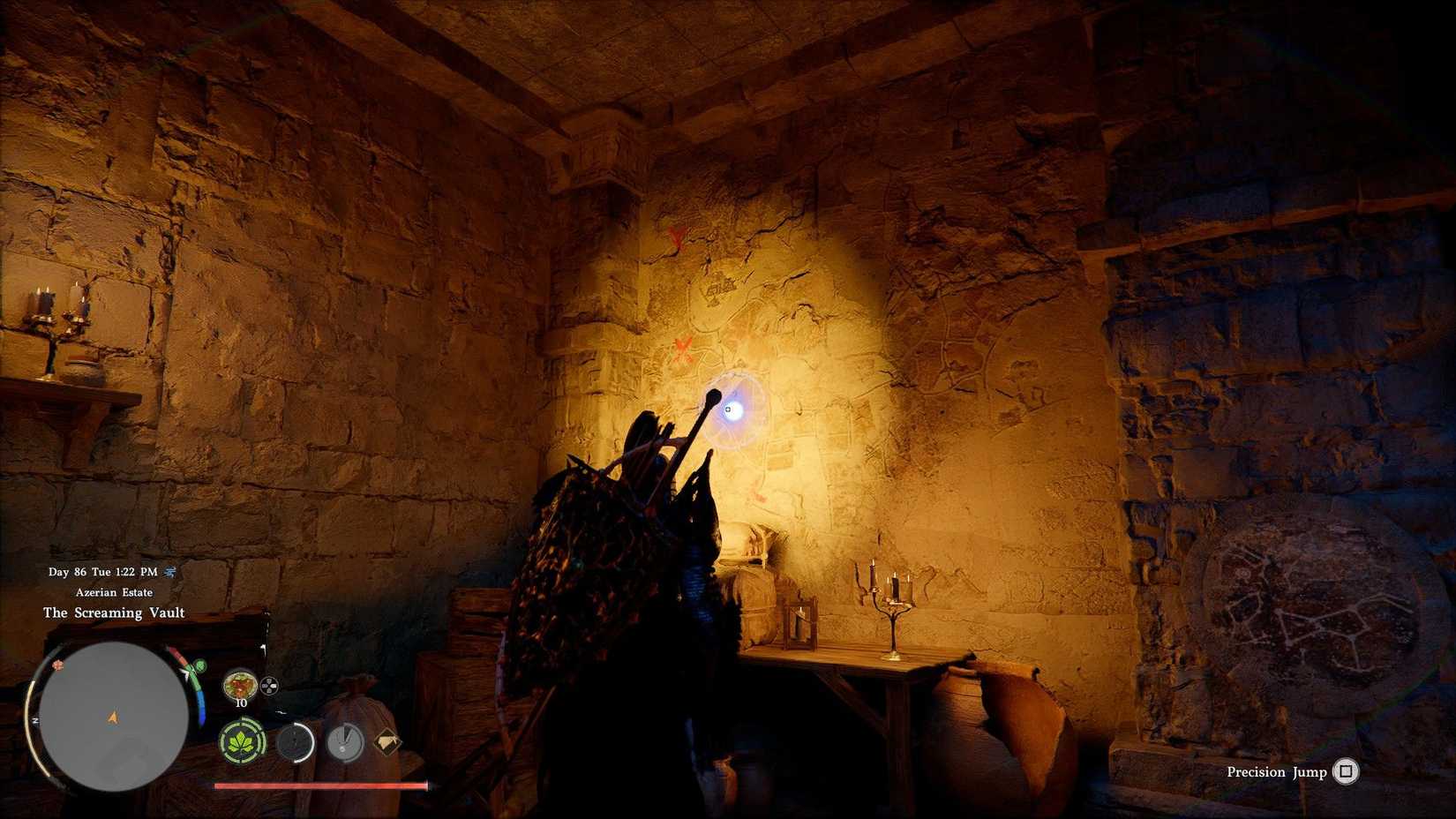Click the square controller button prompt for Precision Jump
Screen dimensions: 1456x819
coord(1345,772)
